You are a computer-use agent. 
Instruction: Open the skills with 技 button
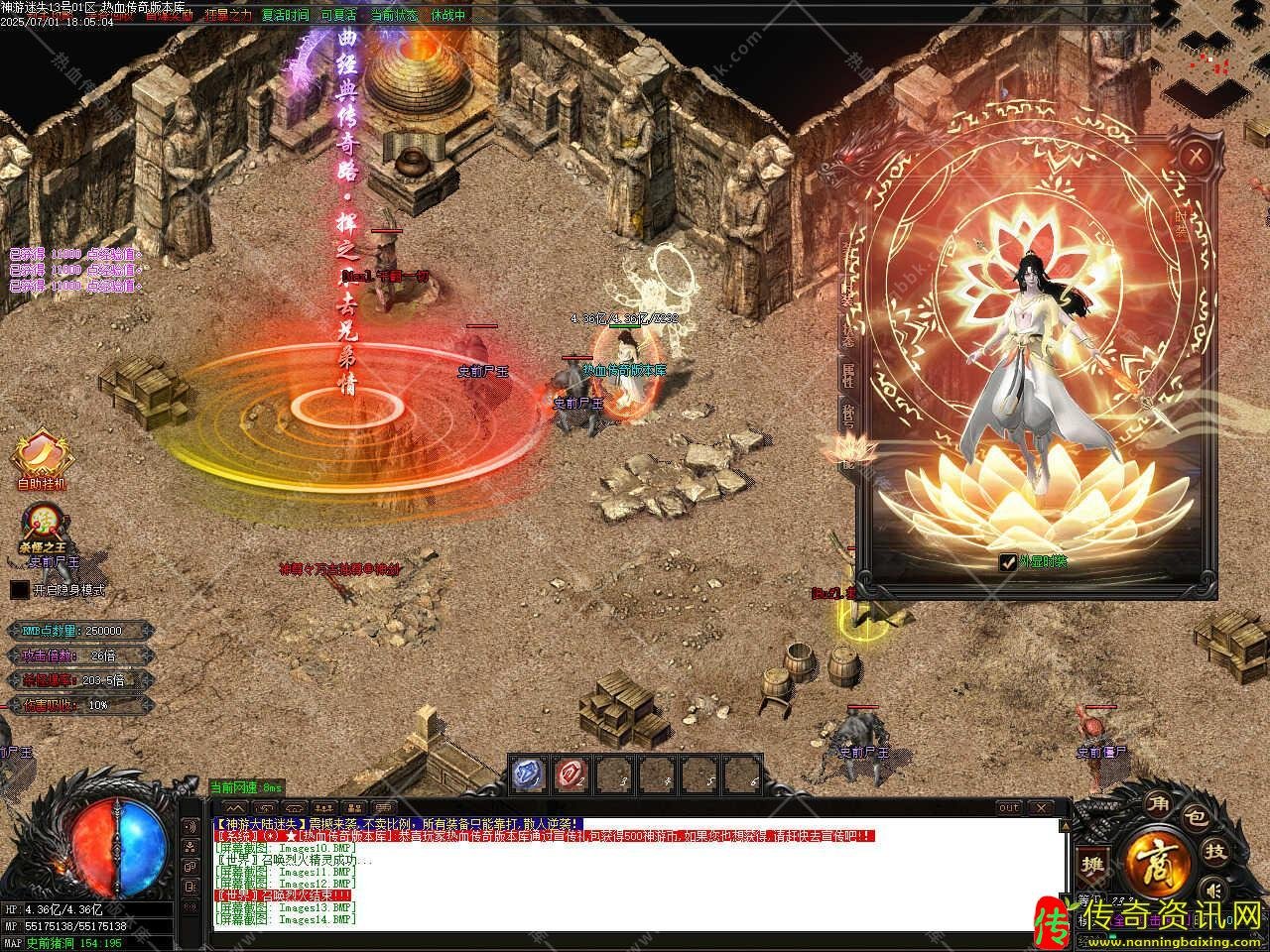[x=1214, y=852]
